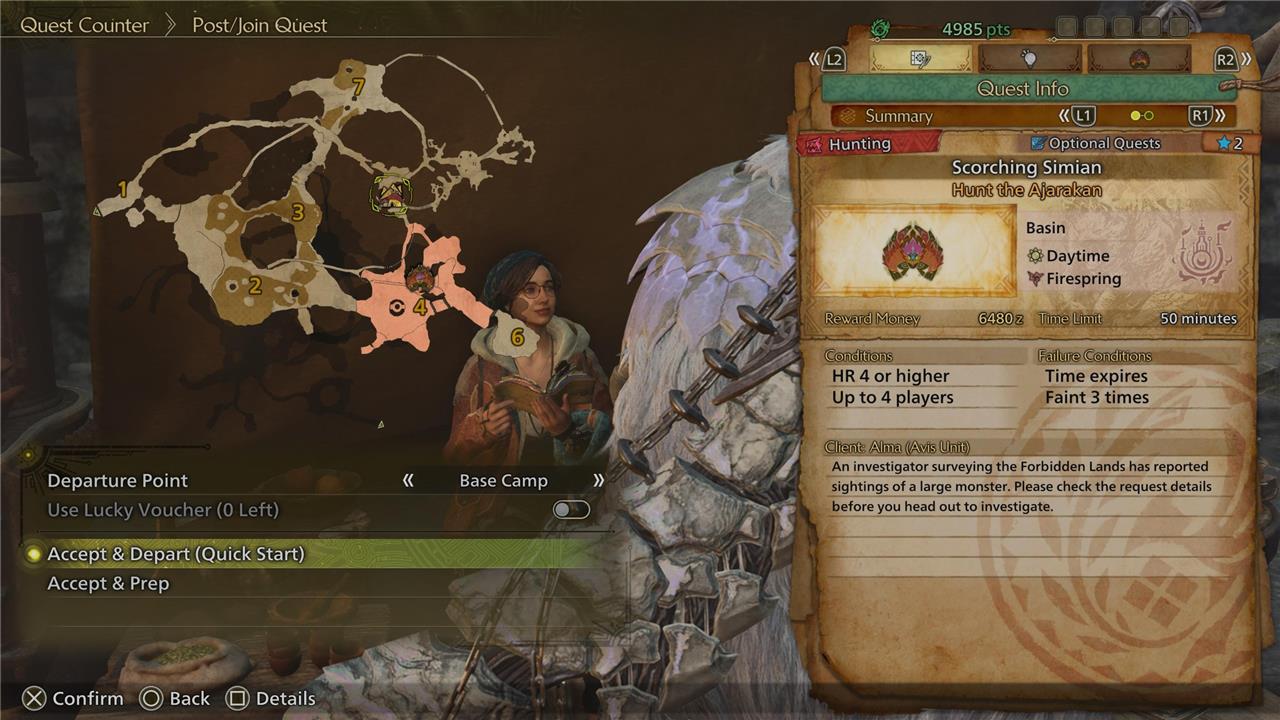Select Accept & Depart (Quick Start)
The height and width of the screenshot is (720, 1280).
tap(176, 554)
